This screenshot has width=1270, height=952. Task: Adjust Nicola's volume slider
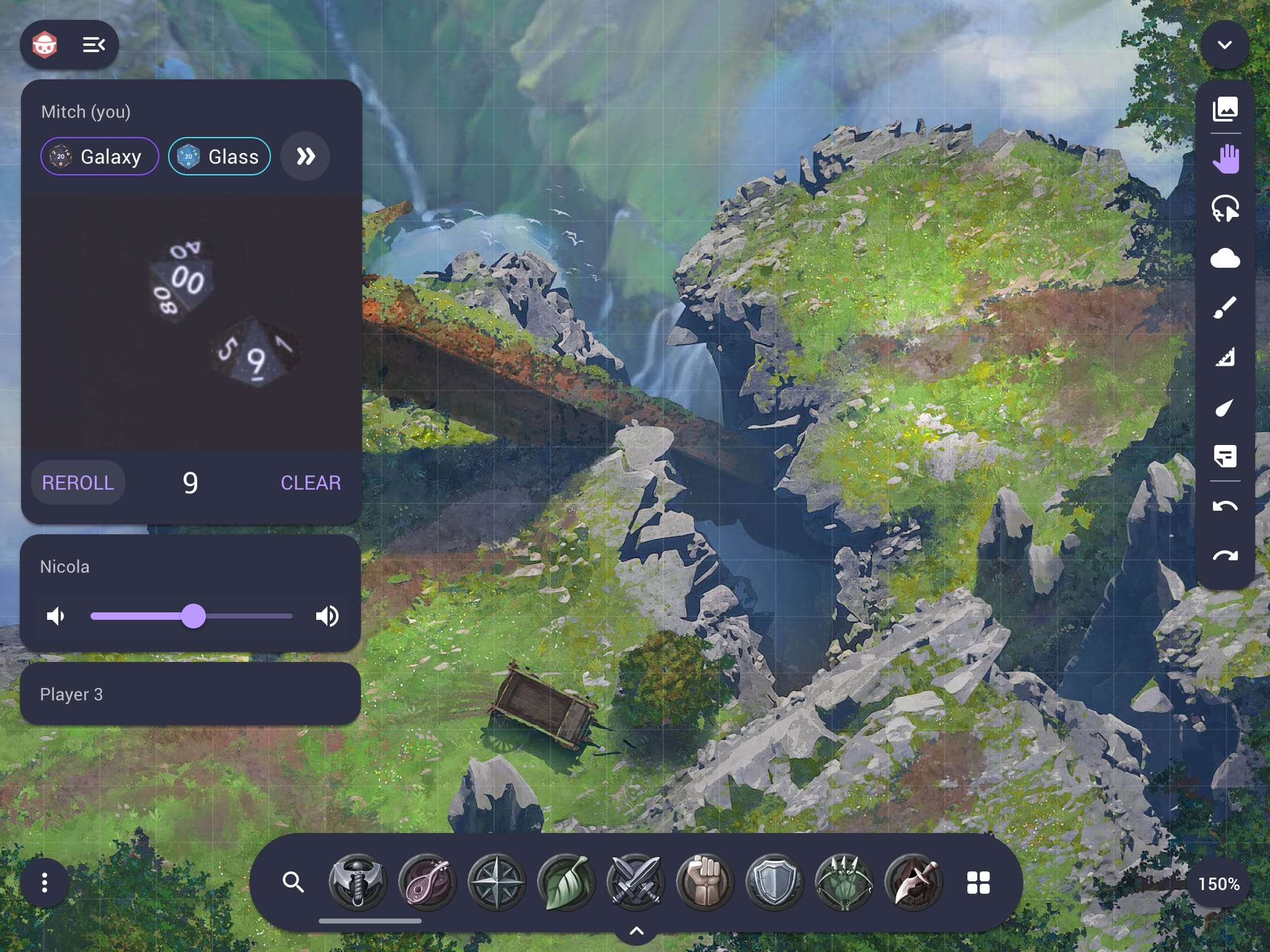click(x=193, y=616)
